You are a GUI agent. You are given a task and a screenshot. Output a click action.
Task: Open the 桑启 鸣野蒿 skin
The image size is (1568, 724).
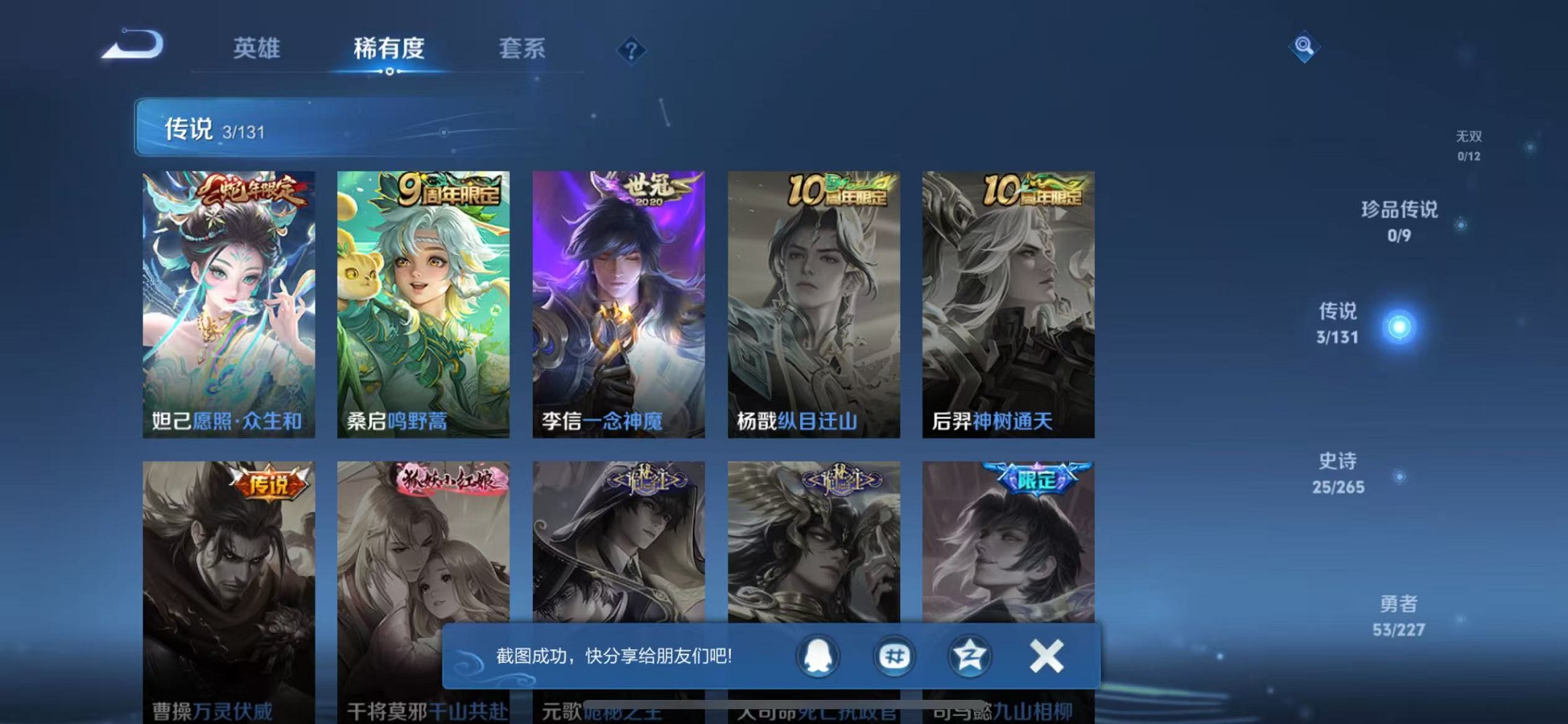tap(423, 302)
